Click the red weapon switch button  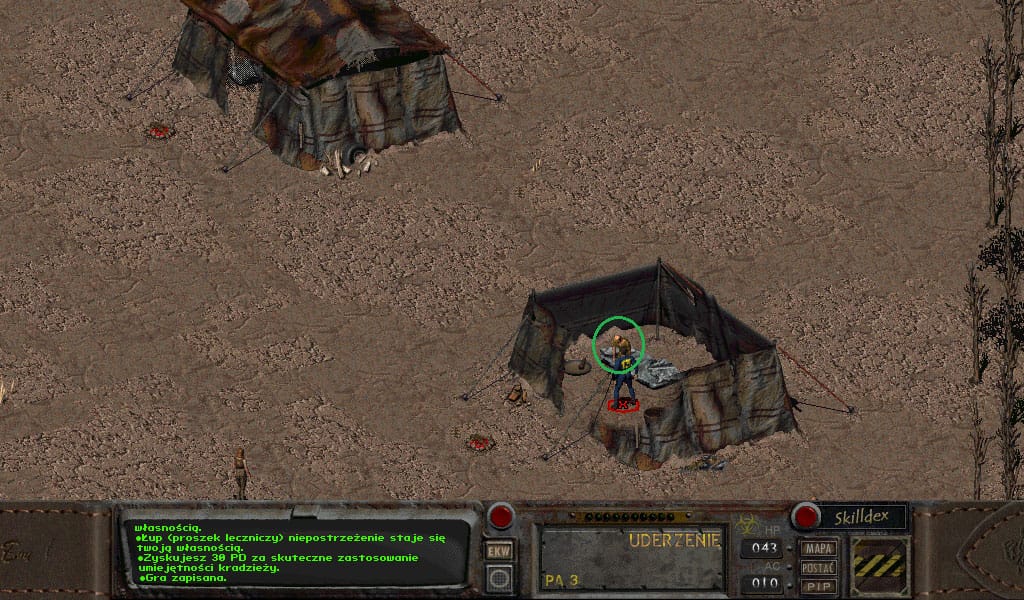[x=500, y=516]
